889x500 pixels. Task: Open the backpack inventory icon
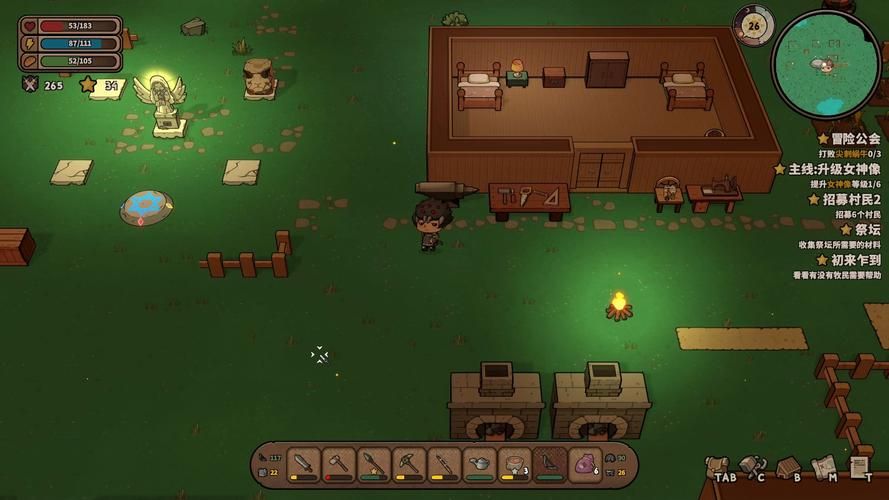pyautogui.click(x=716, y=466)
